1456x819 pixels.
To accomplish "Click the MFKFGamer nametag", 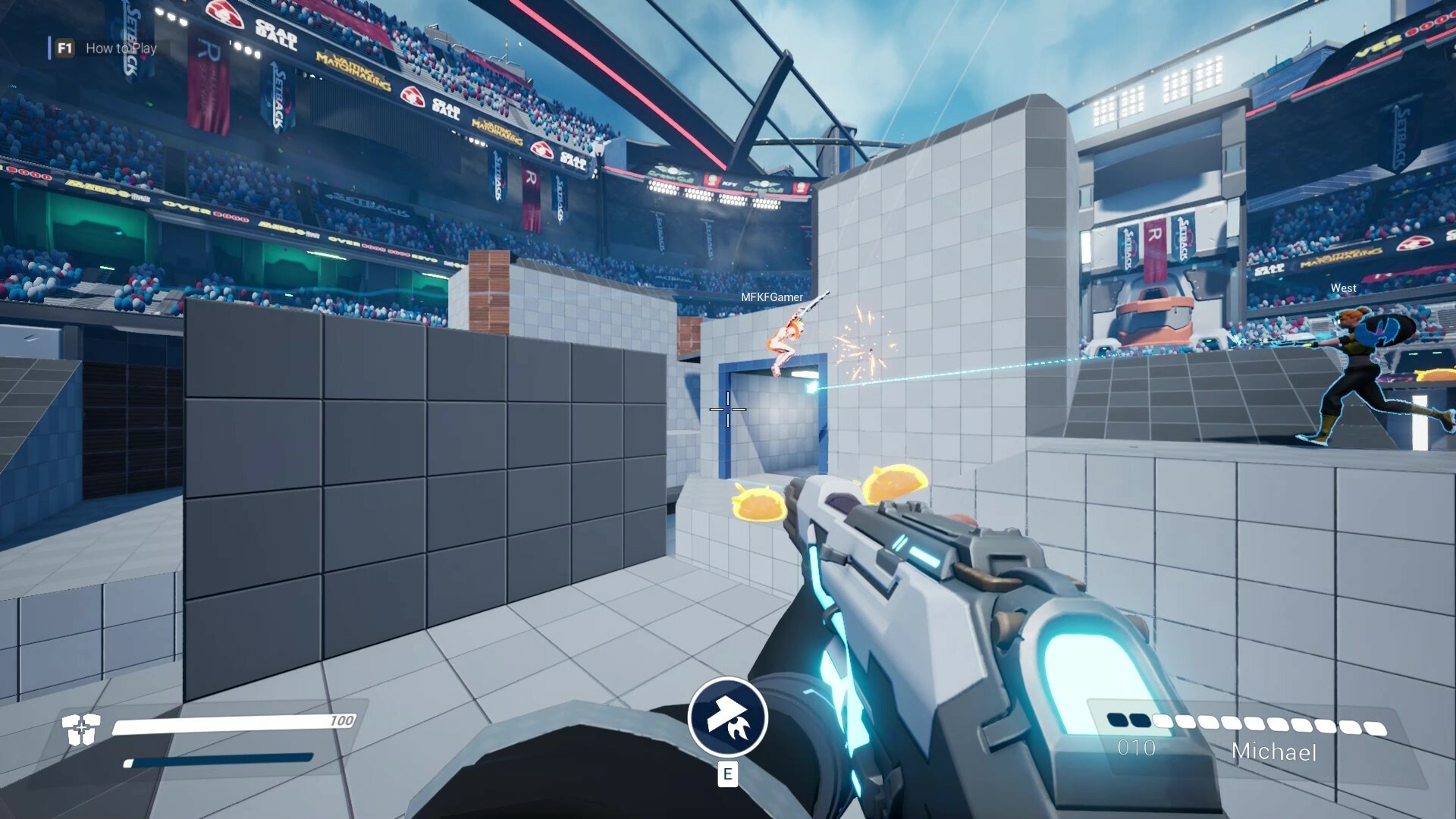I will 770,297.
